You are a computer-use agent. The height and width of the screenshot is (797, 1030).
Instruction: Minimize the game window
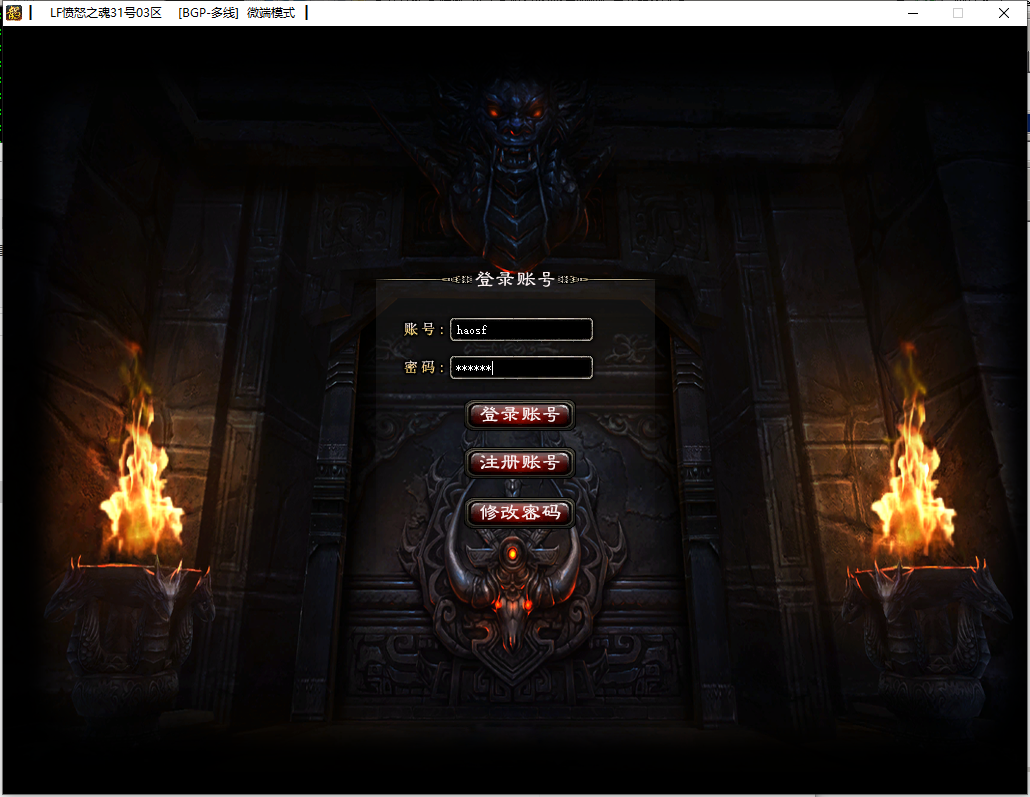click(912, 13)
